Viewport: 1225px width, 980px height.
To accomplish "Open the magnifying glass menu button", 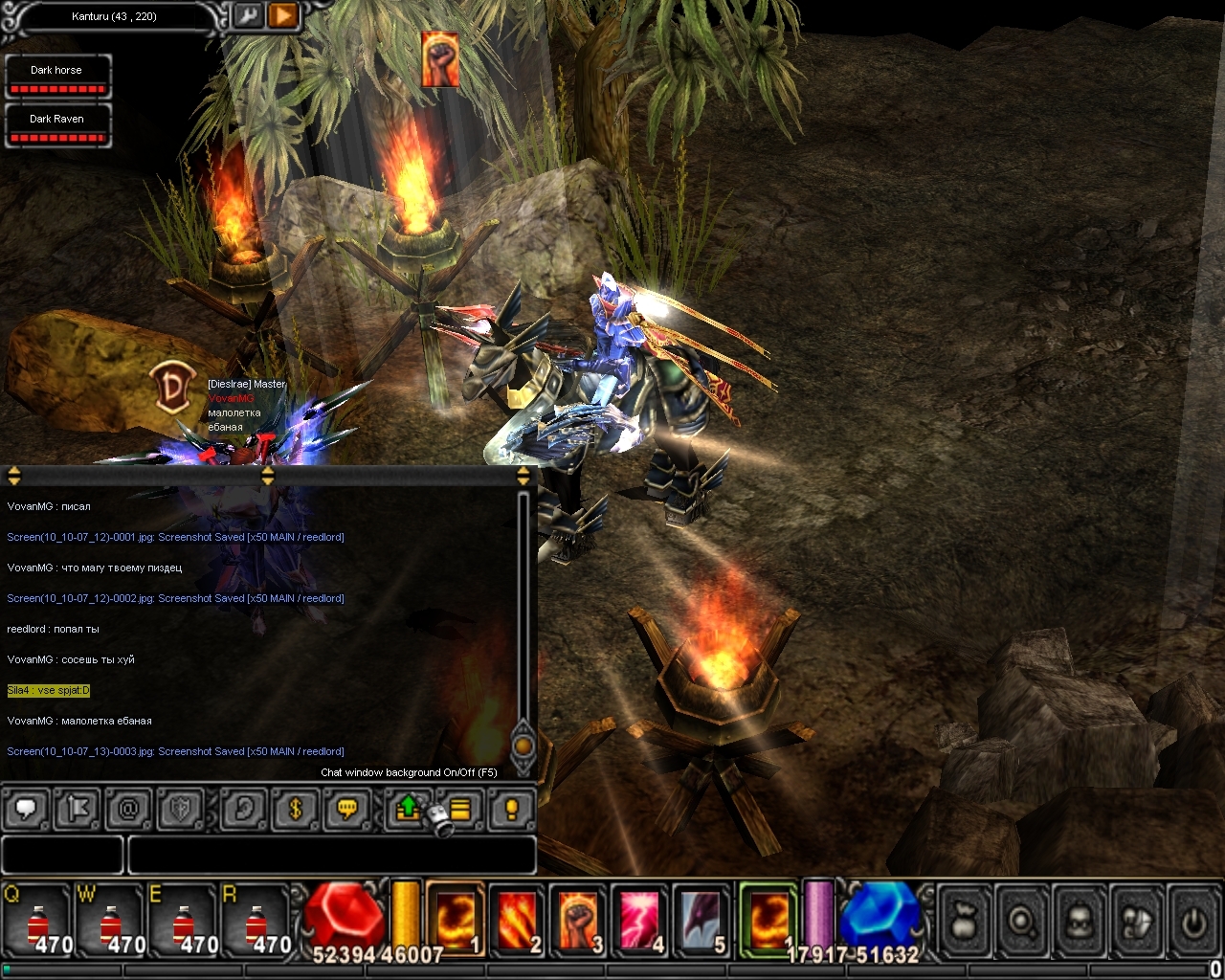I will 1022,922.
